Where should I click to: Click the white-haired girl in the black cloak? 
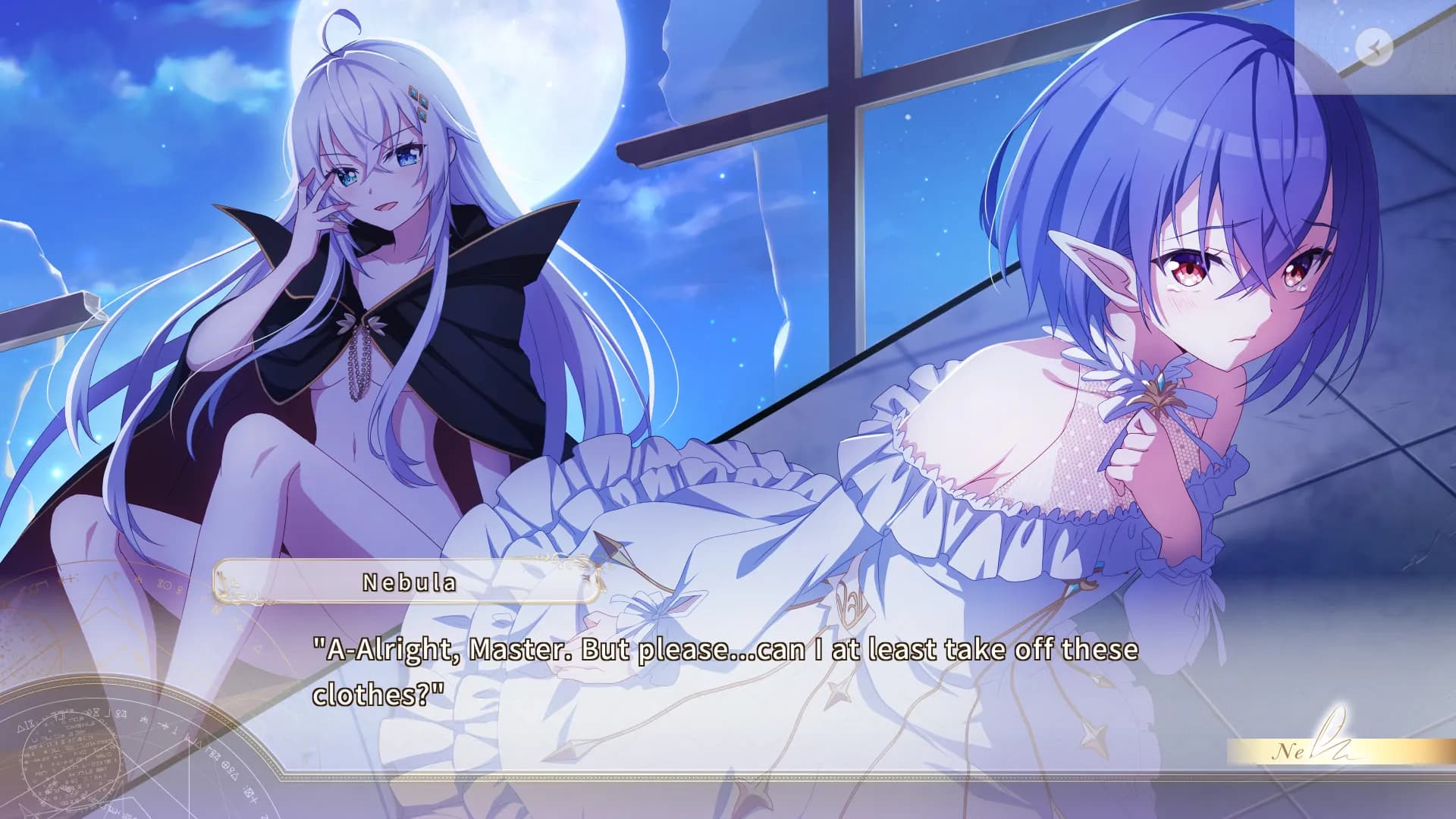(356, 227)
